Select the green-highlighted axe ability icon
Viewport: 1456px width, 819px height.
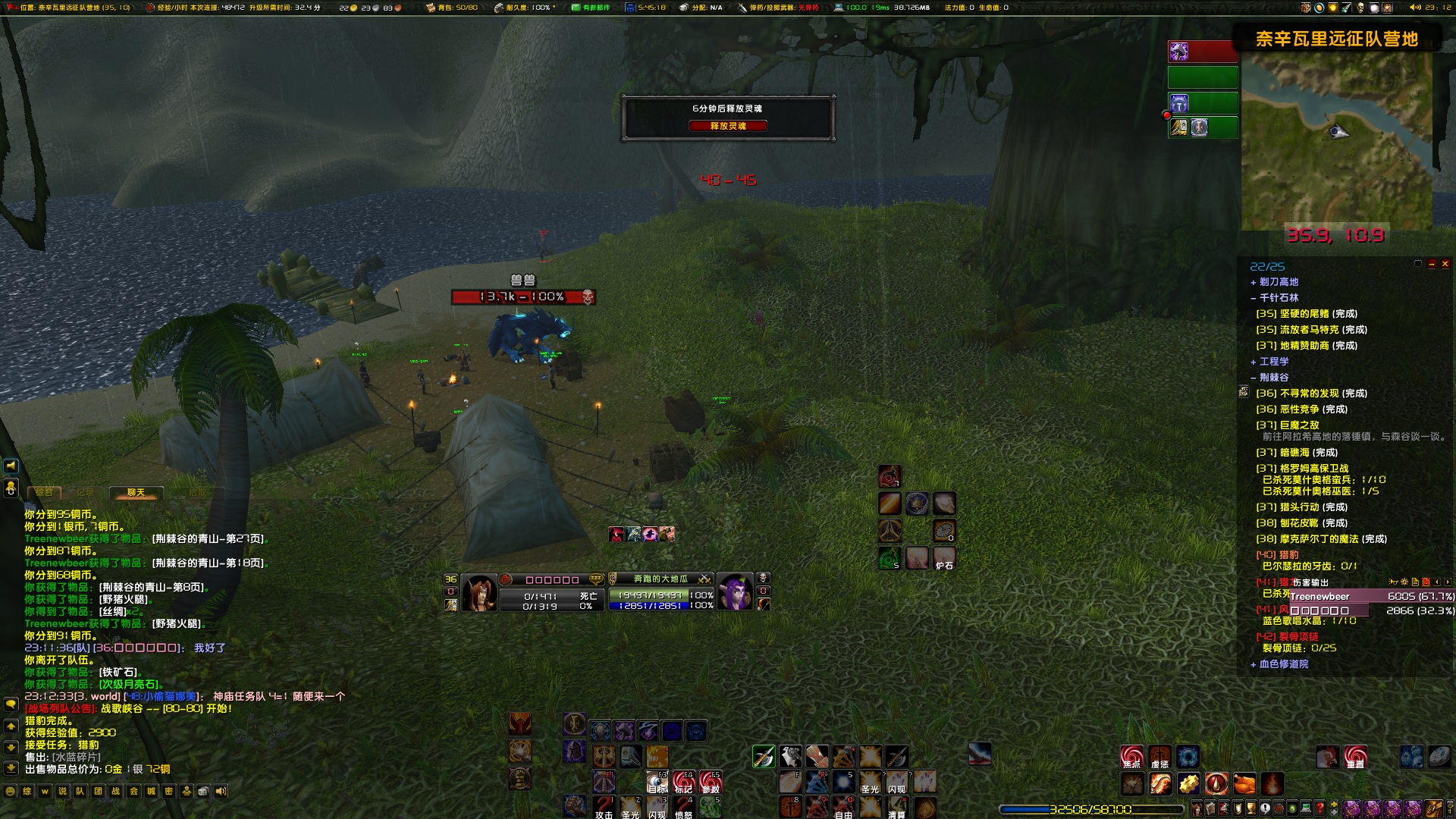click(763, 756)
